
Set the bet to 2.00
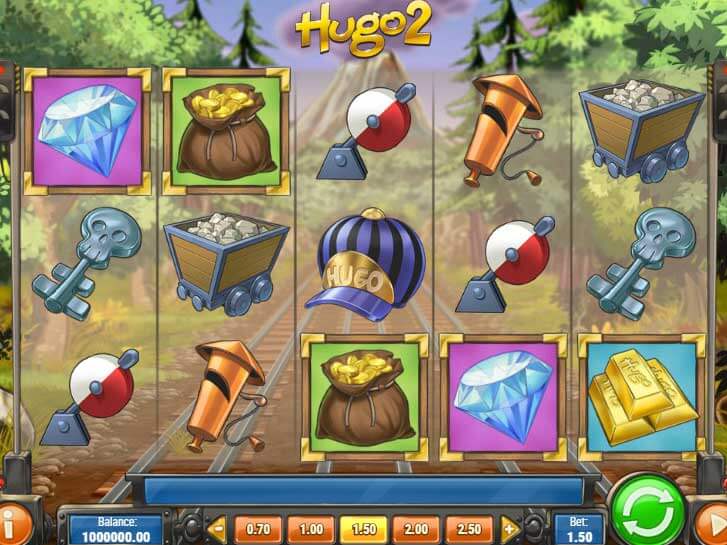tap(415, 528)
